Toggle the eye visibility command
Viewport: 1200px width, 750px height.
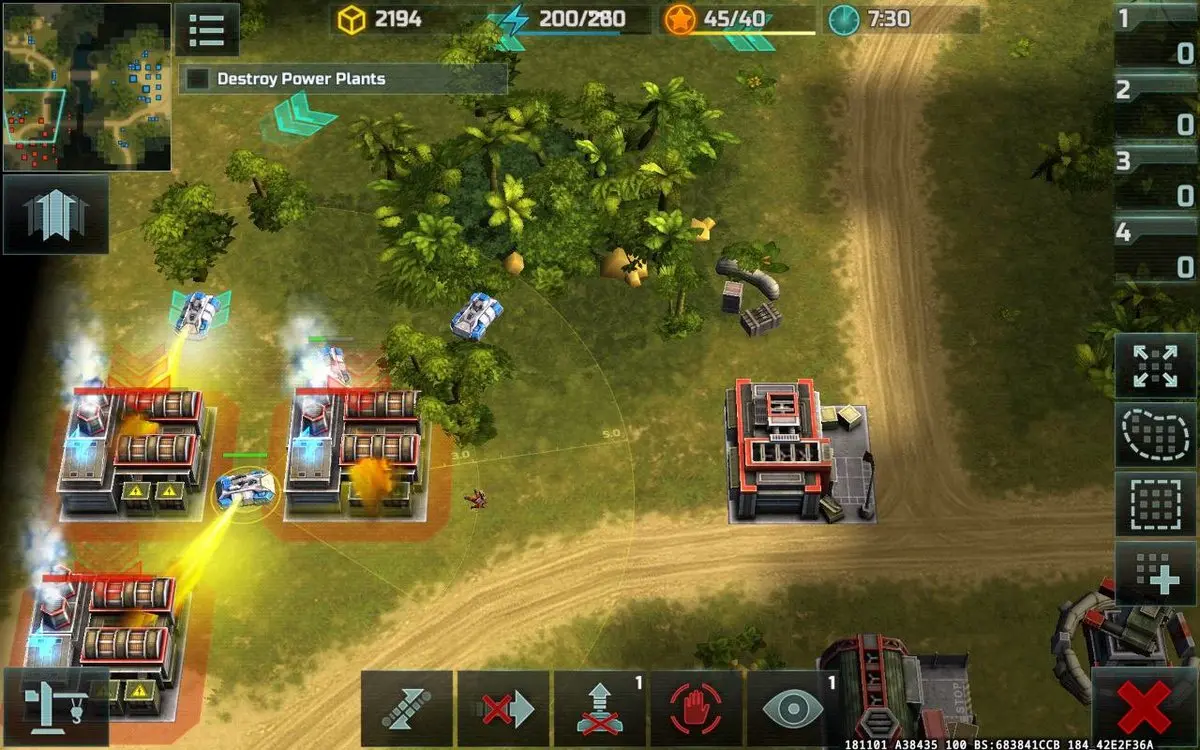click(793, 708)
